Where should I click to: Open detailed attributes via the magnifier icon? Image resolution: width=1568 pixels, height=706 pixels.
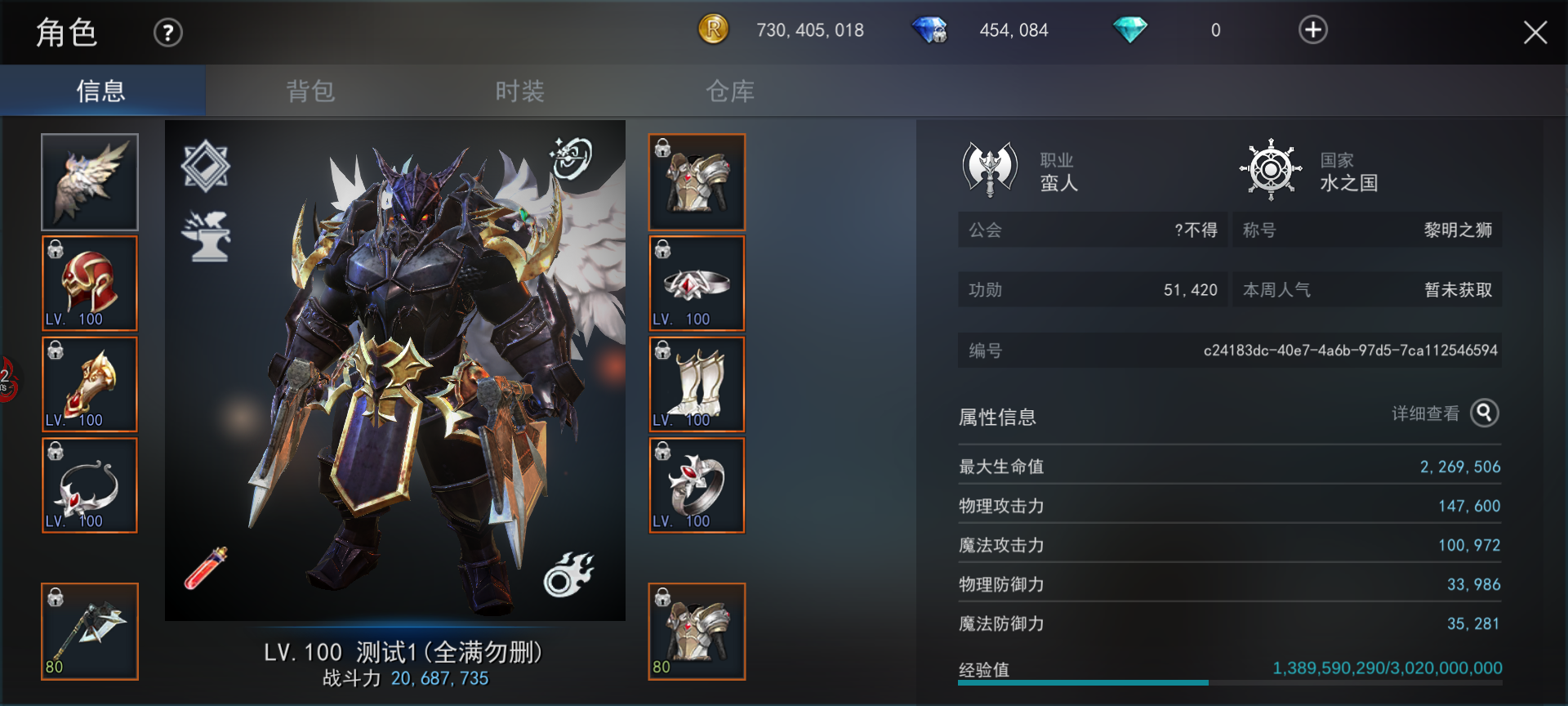coord(1483,414)
